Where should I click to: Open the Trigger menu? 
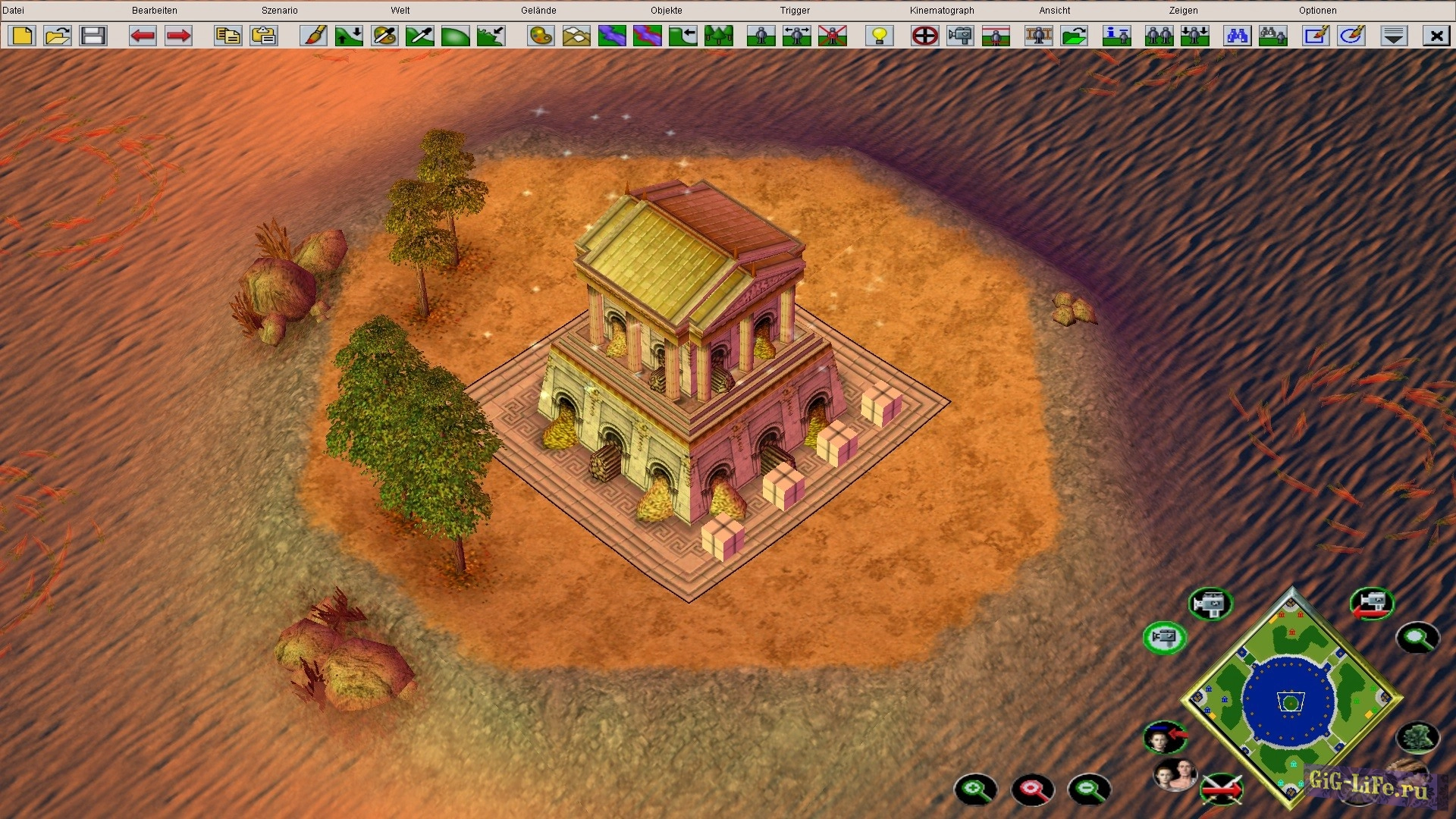[795, 11]
